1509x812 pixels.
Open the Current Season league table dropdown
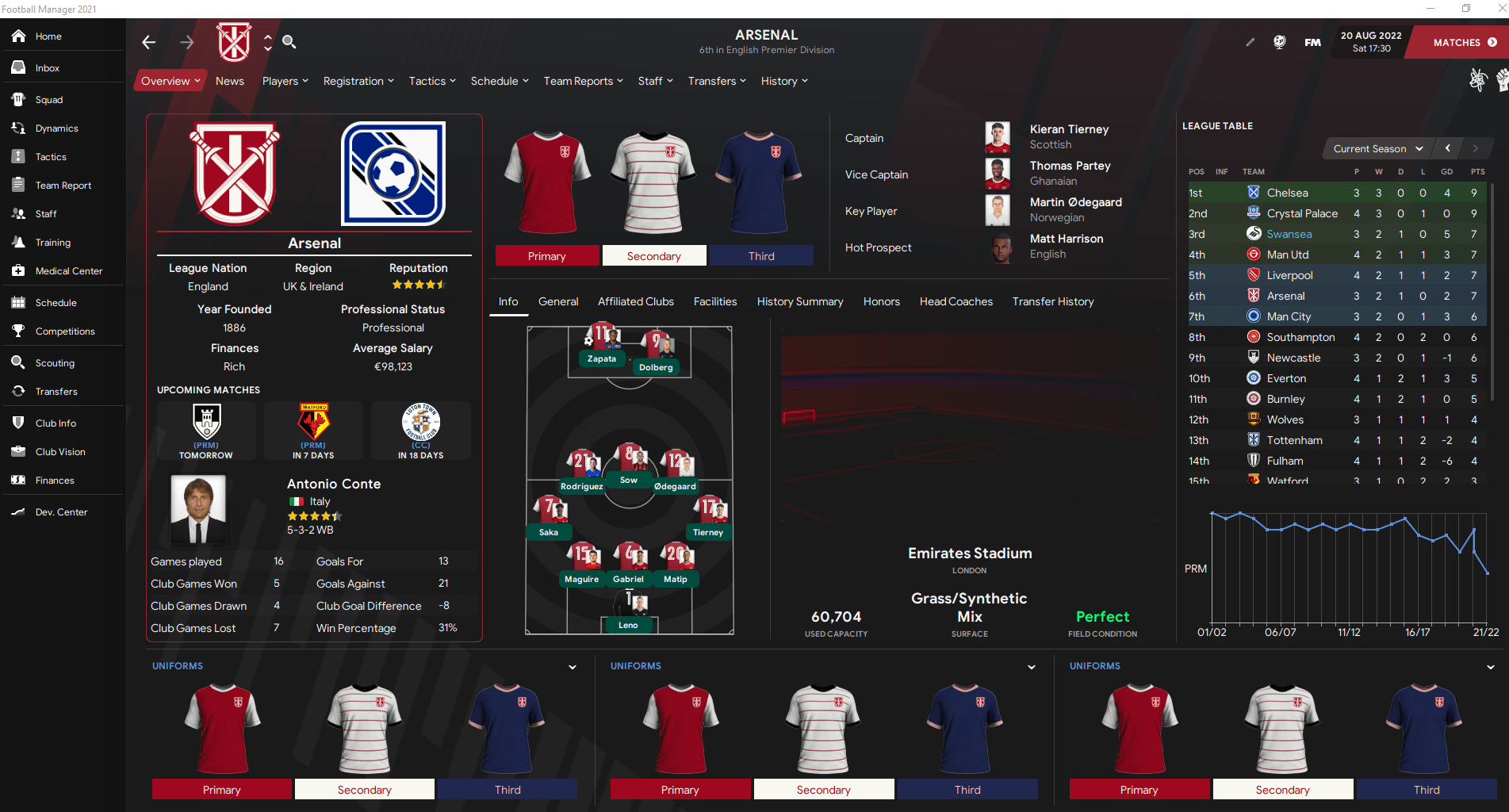coord(1377,148)
